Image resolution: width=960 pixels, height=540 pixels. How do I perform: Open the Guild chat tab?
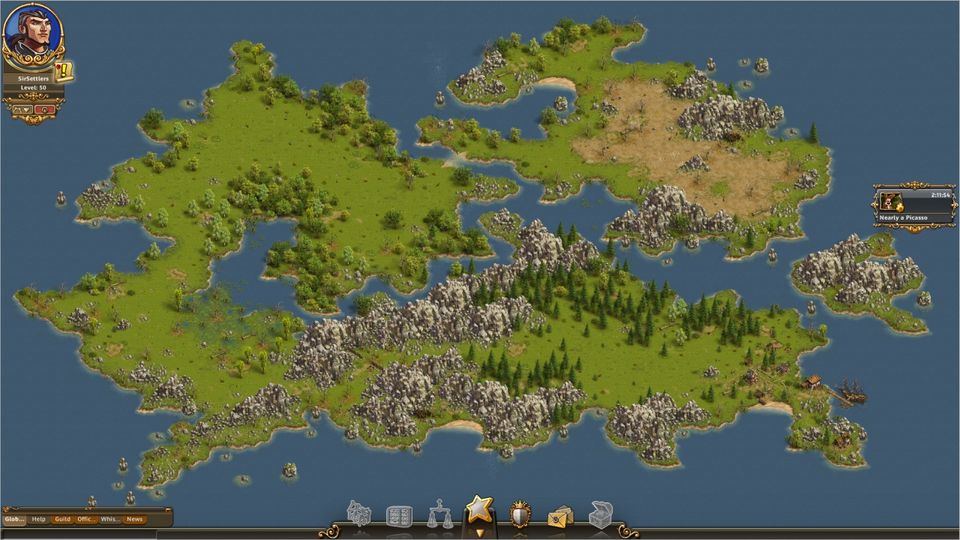(x=63, y=519)
